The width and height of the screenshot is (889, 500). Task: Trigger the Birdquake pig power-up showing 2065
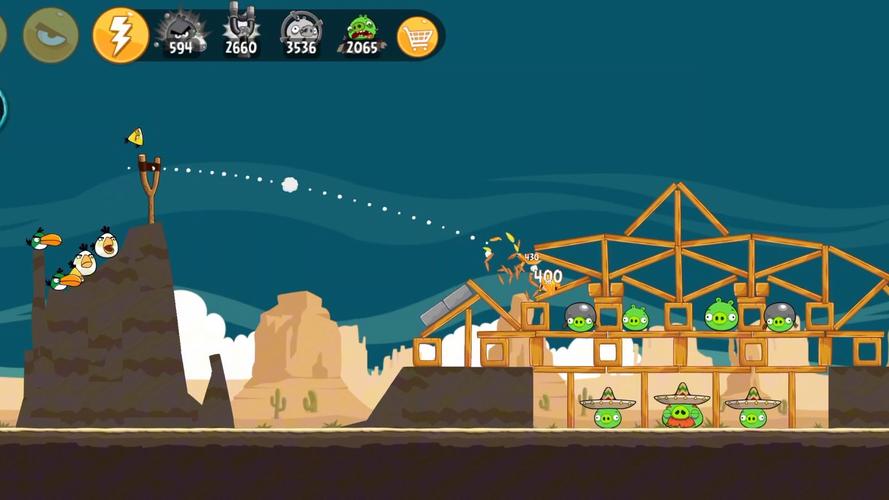coord(361,34)
